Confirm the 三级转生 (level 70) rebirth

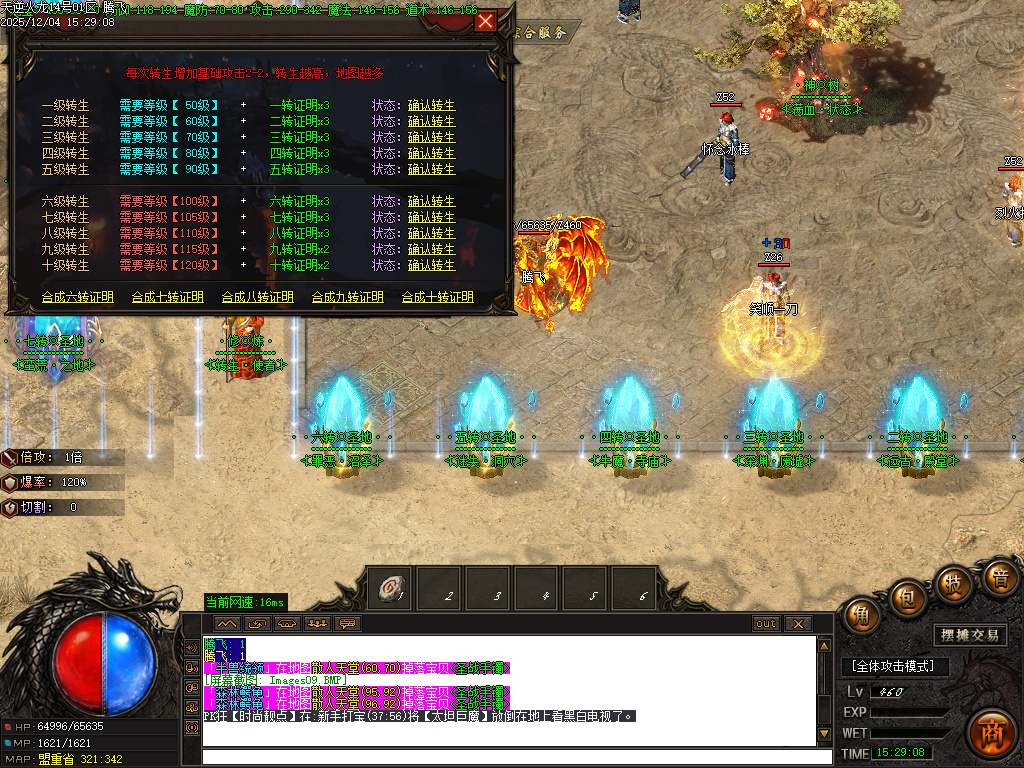coord(431,138)
